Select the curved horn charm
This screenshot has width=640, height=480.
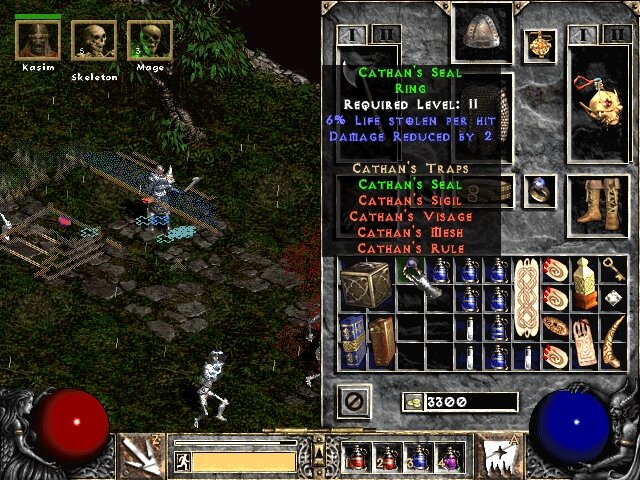pyautogui.click(x=613, y=340)
